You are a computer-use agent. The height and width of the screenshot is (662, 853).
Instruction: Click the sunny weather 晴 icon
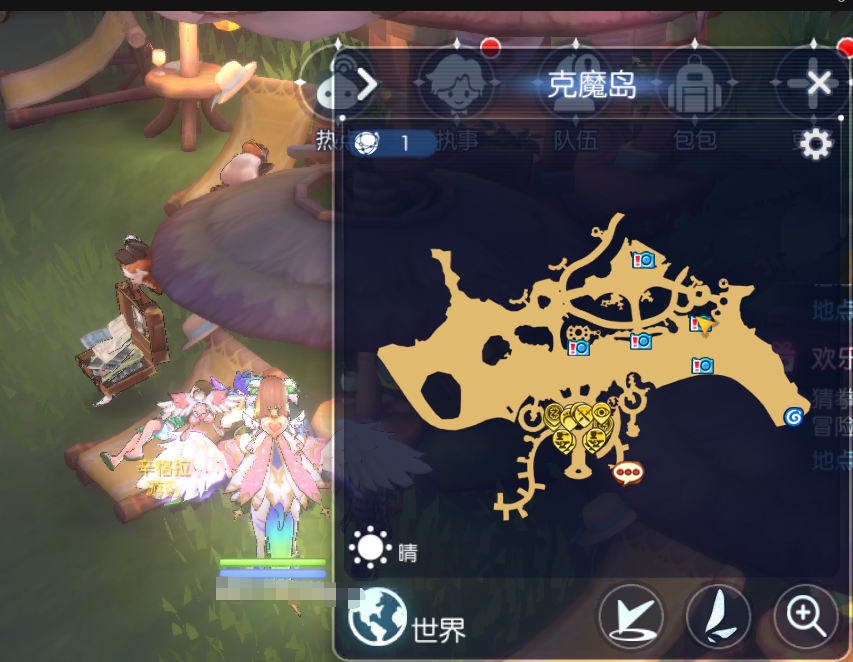[370, 548]
